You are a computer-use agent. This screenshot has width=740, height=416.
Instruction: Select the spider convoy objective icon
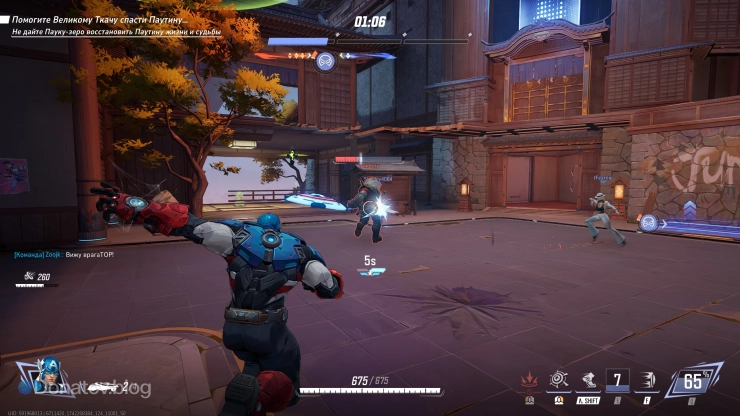pos(325,61)
